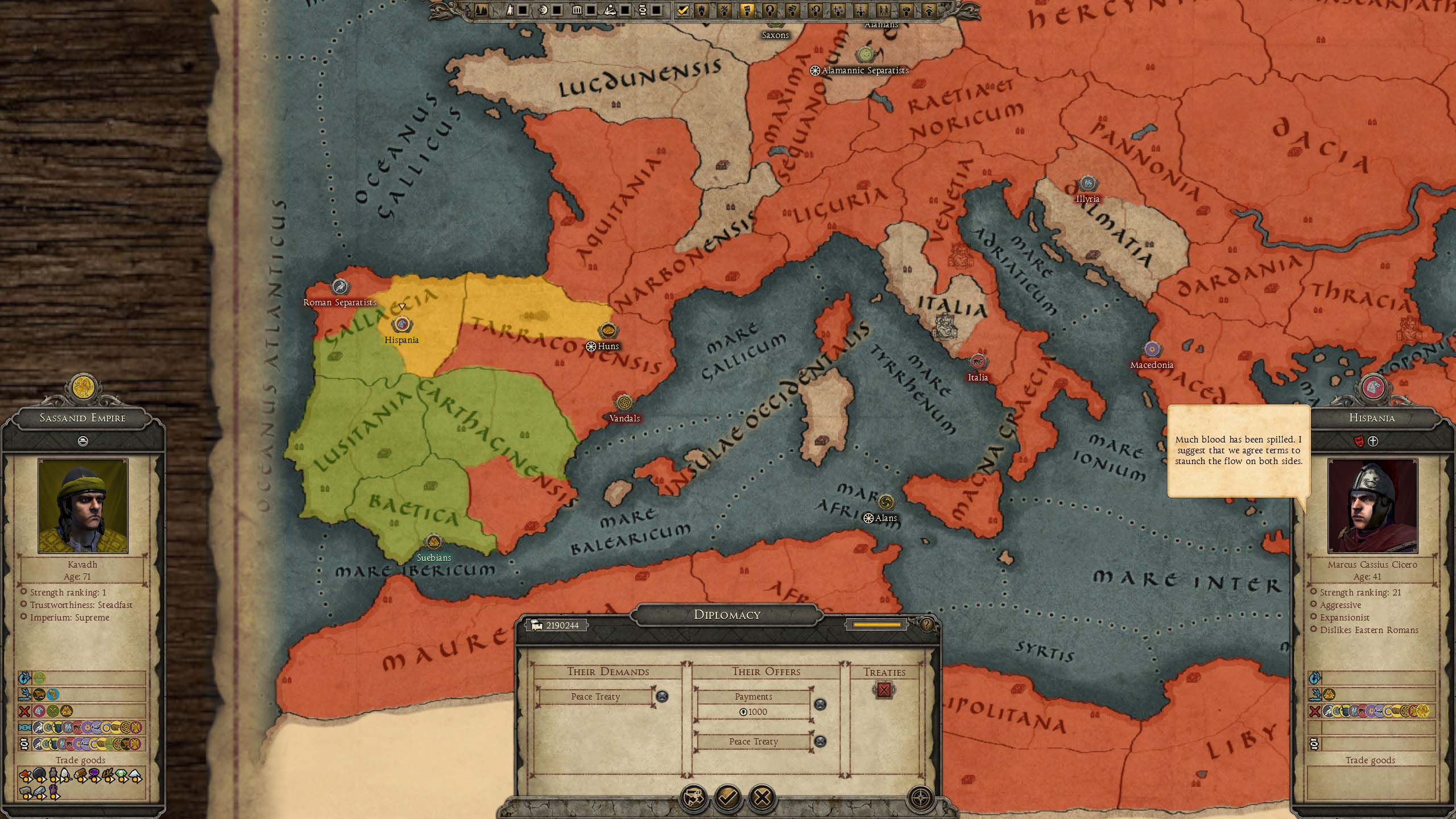This screenshot has width=1456, height=819.
Task: Toggle the yellow checkmark map filter
Action: coord(683,10)
